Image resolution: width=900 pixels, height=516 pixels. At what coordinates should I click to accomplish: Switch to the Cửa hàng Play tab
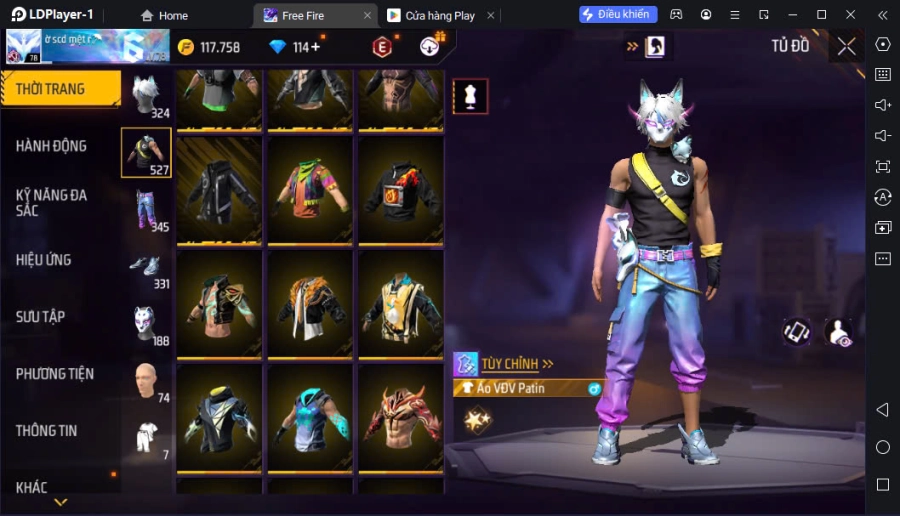[x=431, y=15]
